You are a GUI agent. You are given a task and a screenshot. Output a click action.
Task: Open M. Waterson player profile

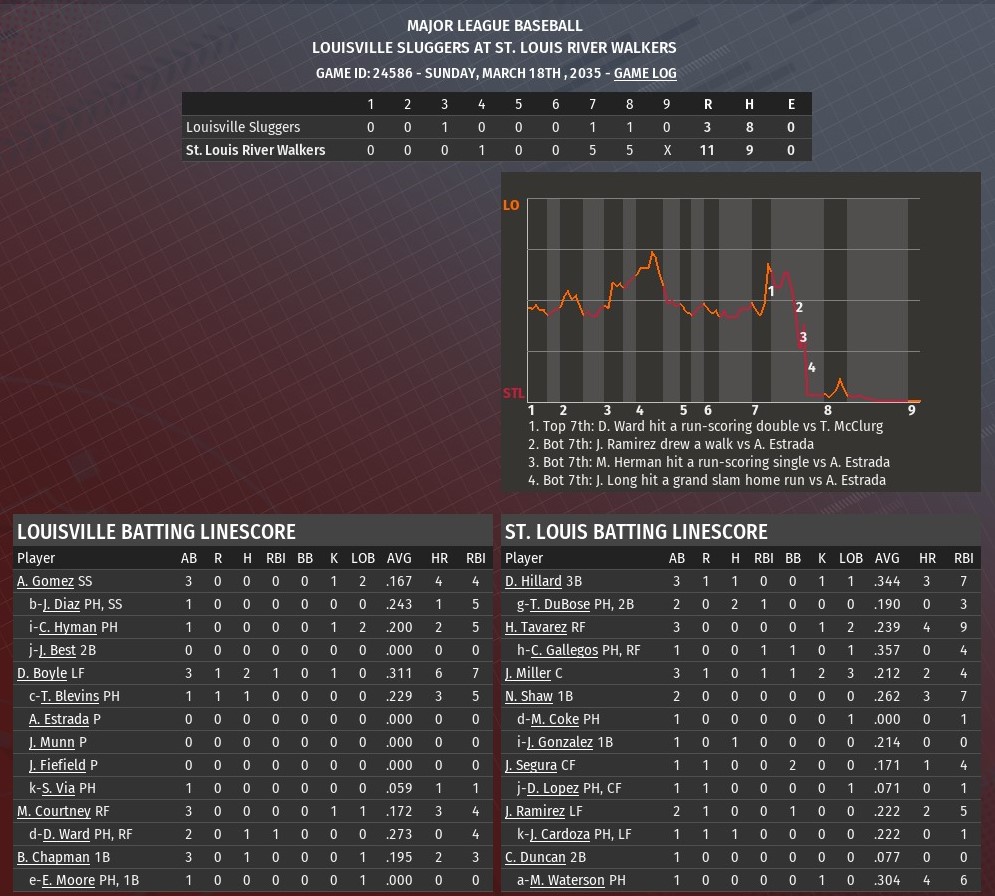[x=567, y=880]
